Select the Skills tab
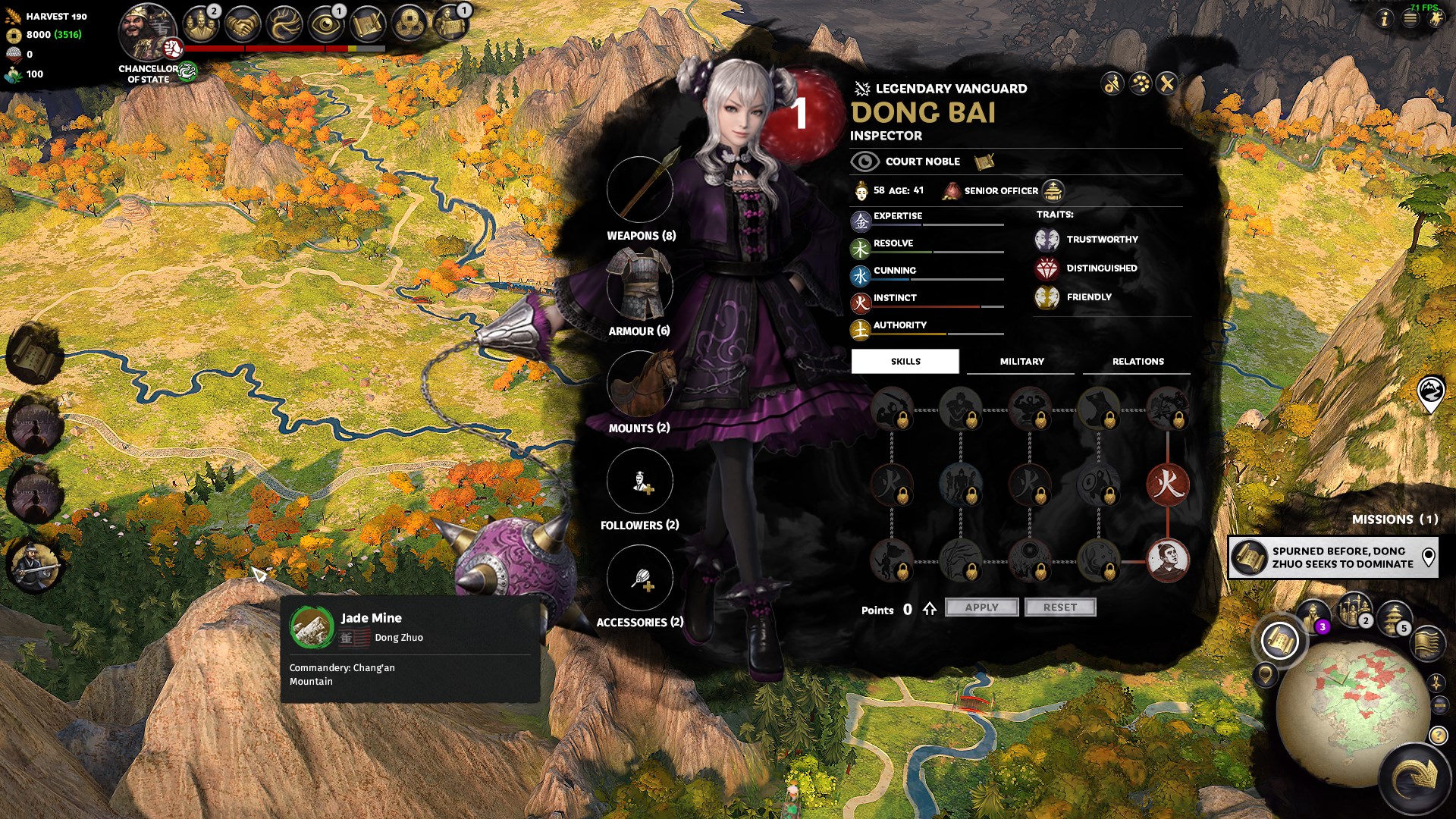 [905, 362]
